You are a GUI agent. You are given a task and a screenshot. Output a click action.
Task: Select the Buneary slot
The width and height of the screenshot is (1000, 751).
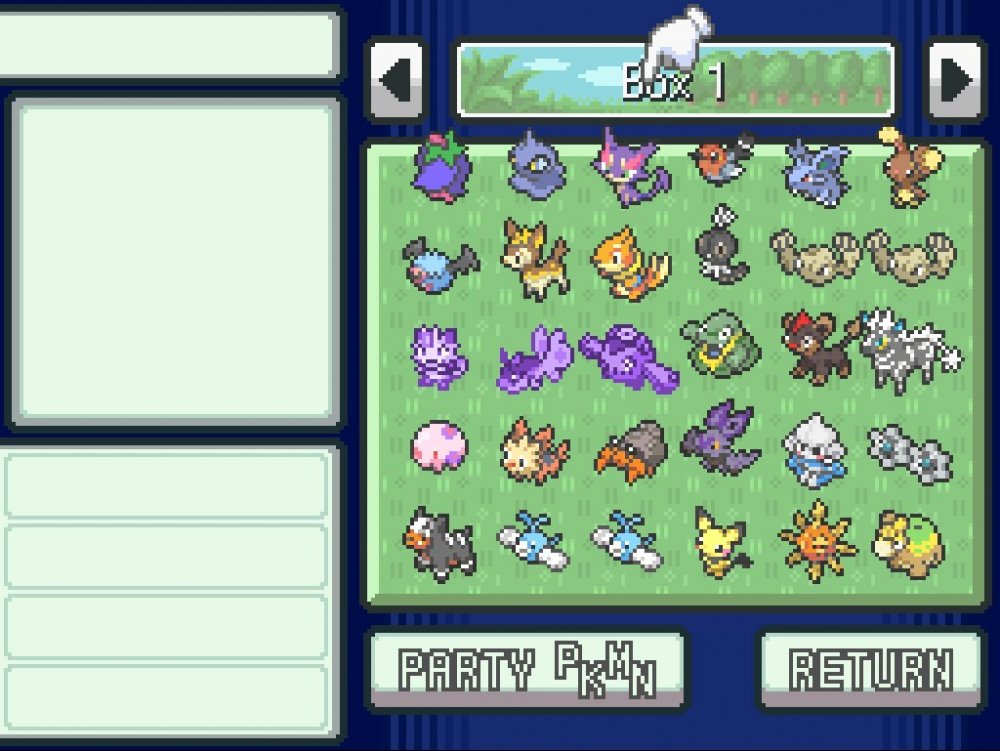tap(909, 166)
